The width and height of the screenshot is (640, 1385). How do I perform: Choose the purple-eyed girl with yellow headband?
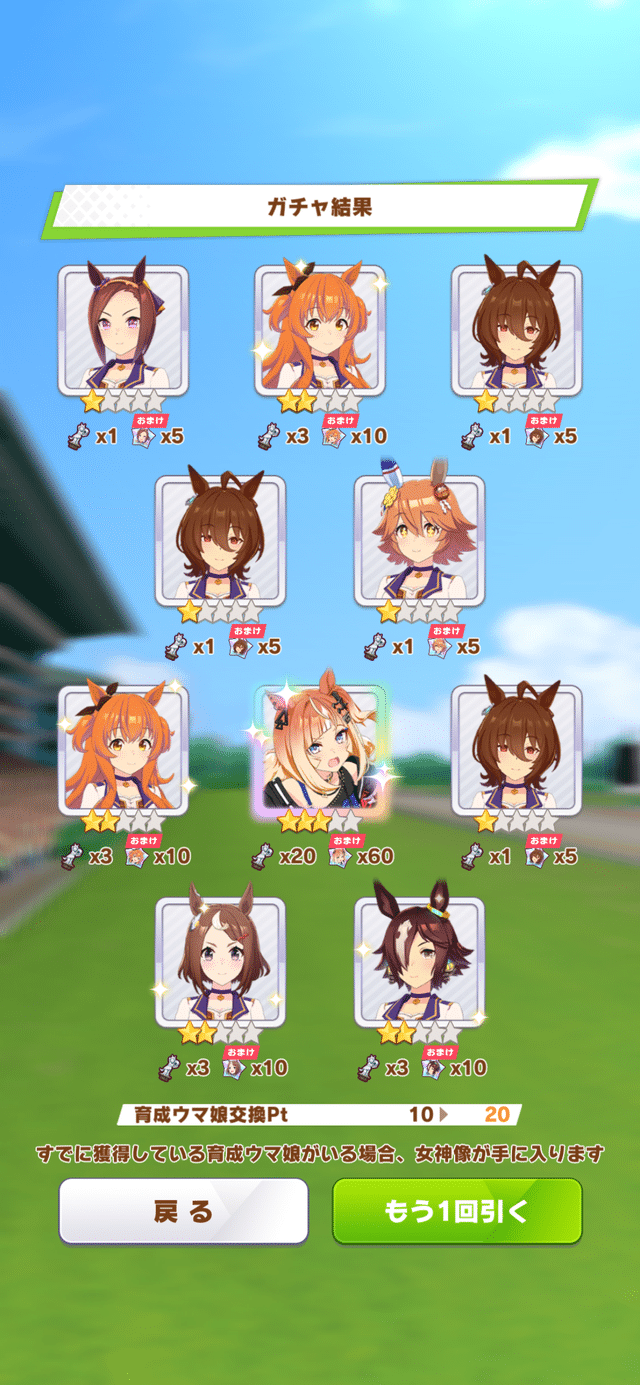(x=123, y=331)
